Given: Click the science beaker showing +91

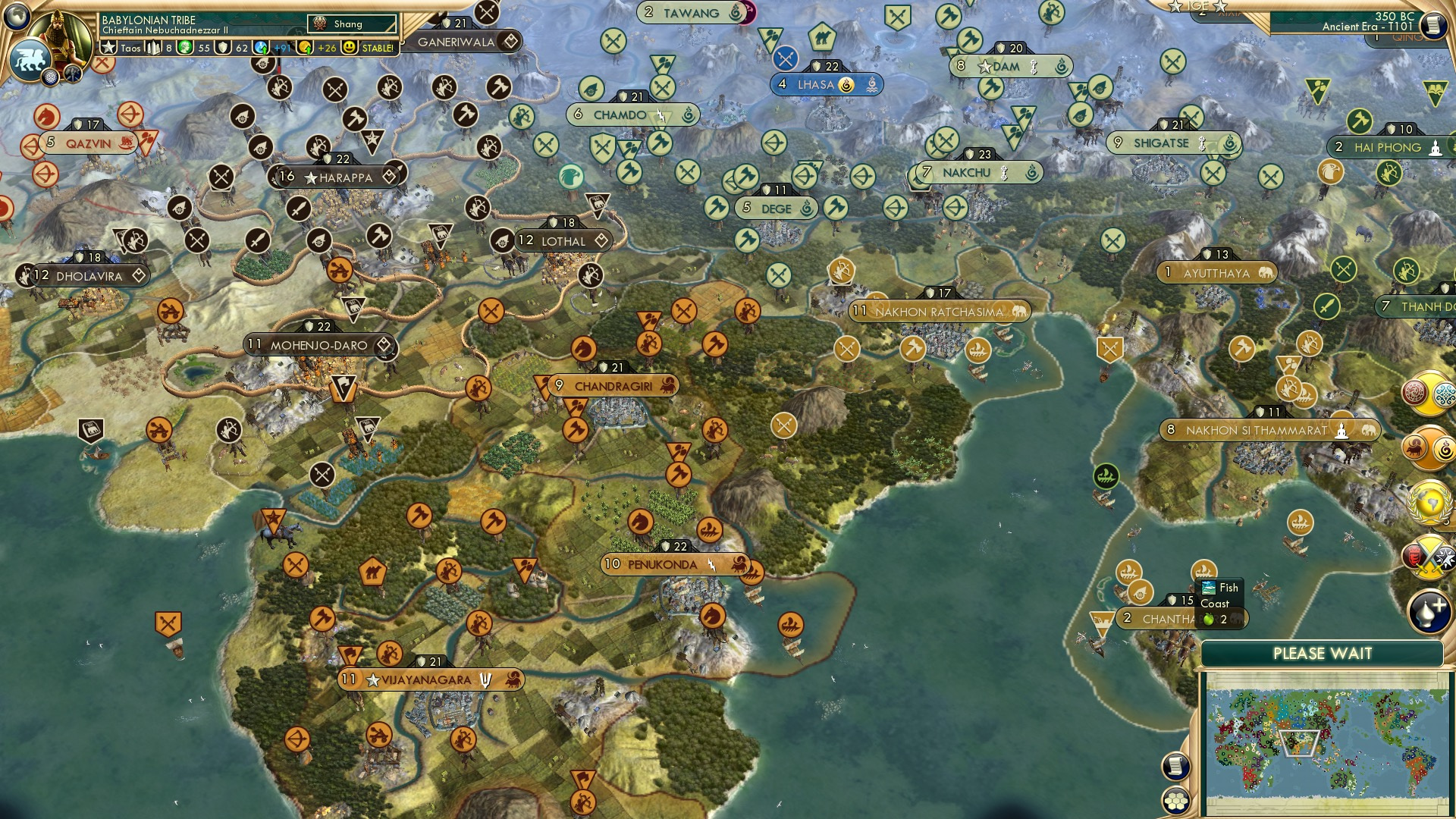Looking at the screenshot, I should click(x=259, y=48).
